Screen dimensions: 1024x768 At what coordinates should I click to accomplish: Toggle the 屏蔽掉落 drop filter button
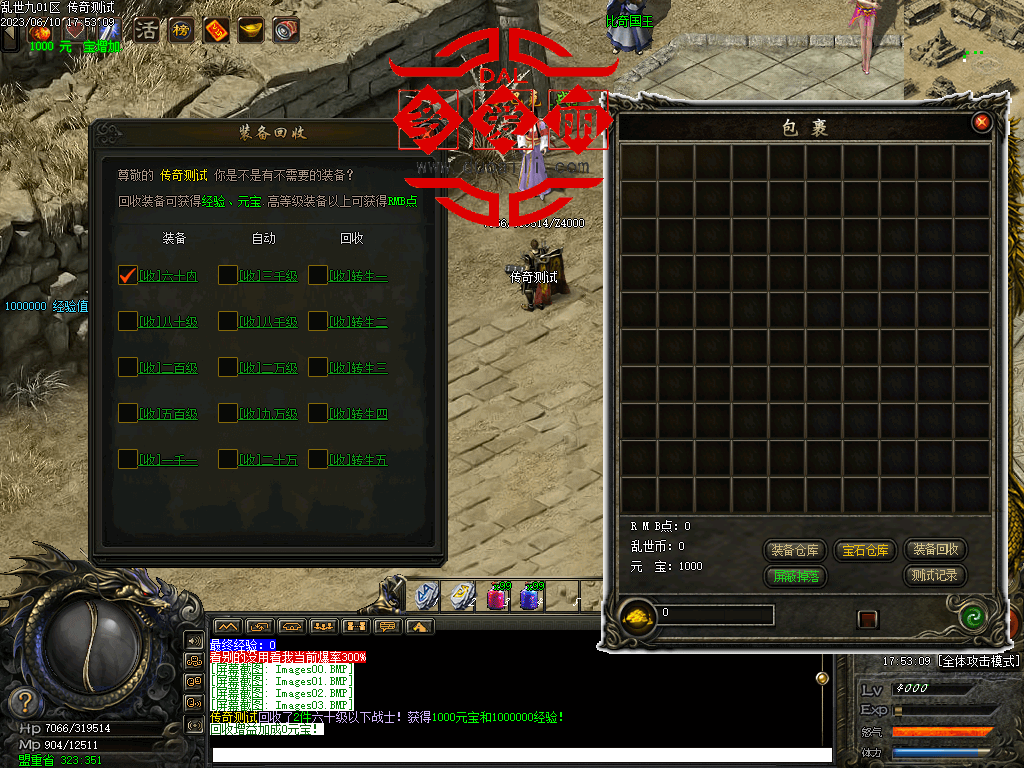(x=795, y=576)
